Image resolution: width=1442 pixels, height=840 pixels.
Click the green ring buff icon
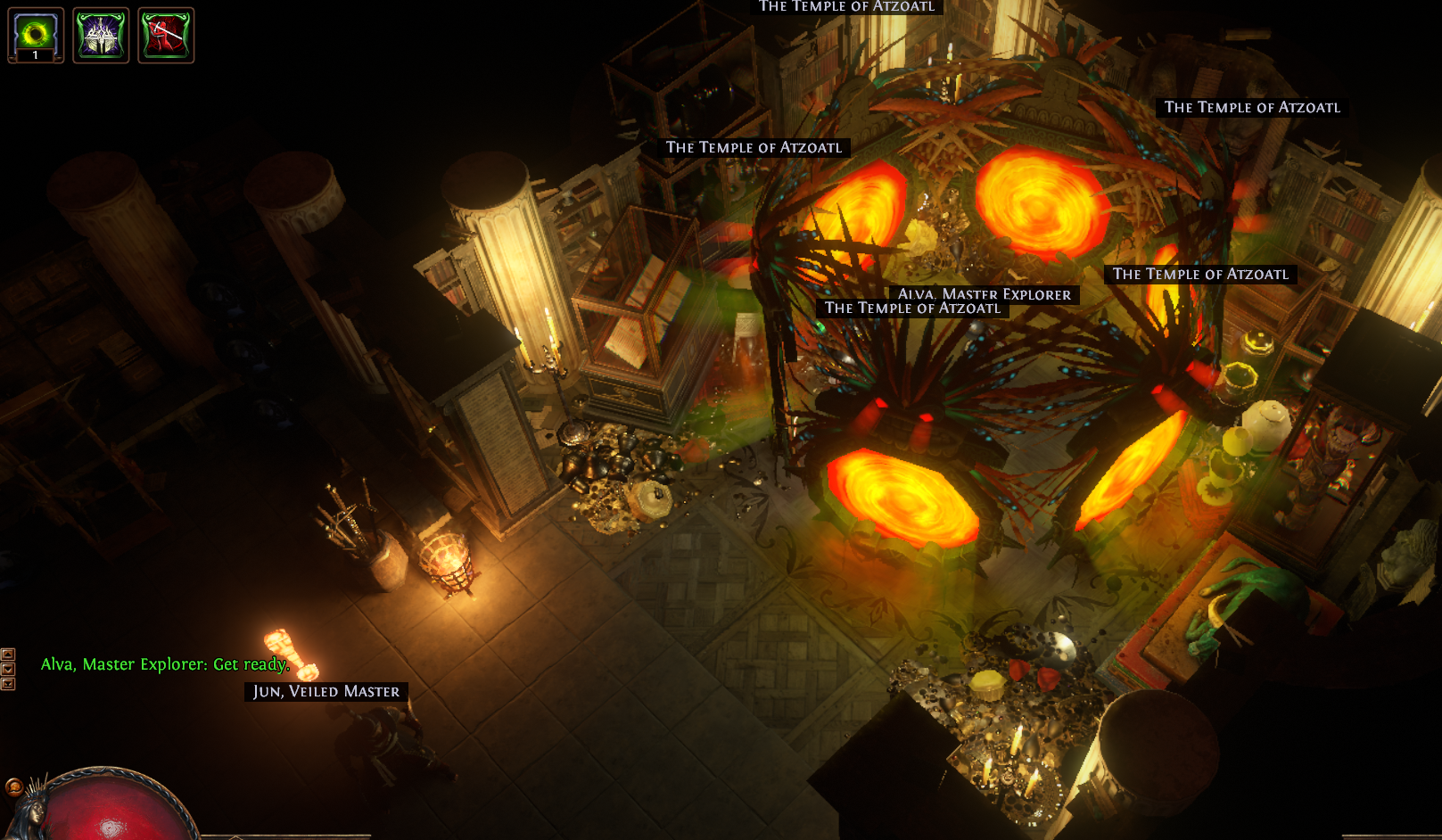coord(36,35)
